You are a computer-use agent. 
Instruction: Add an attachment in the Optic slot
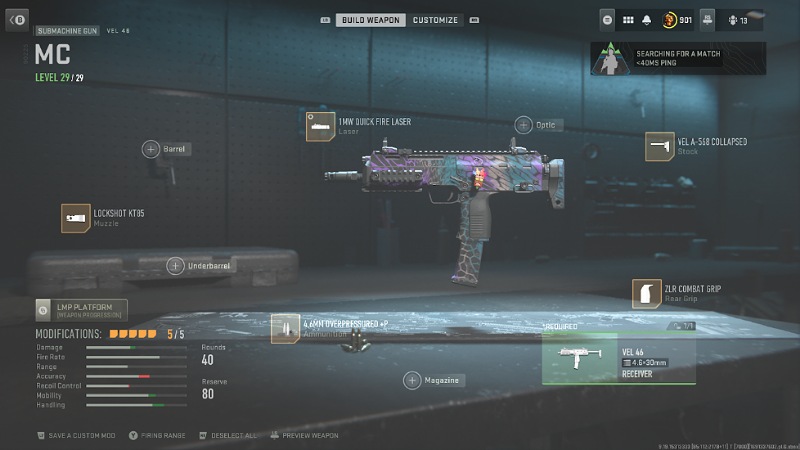524,125
